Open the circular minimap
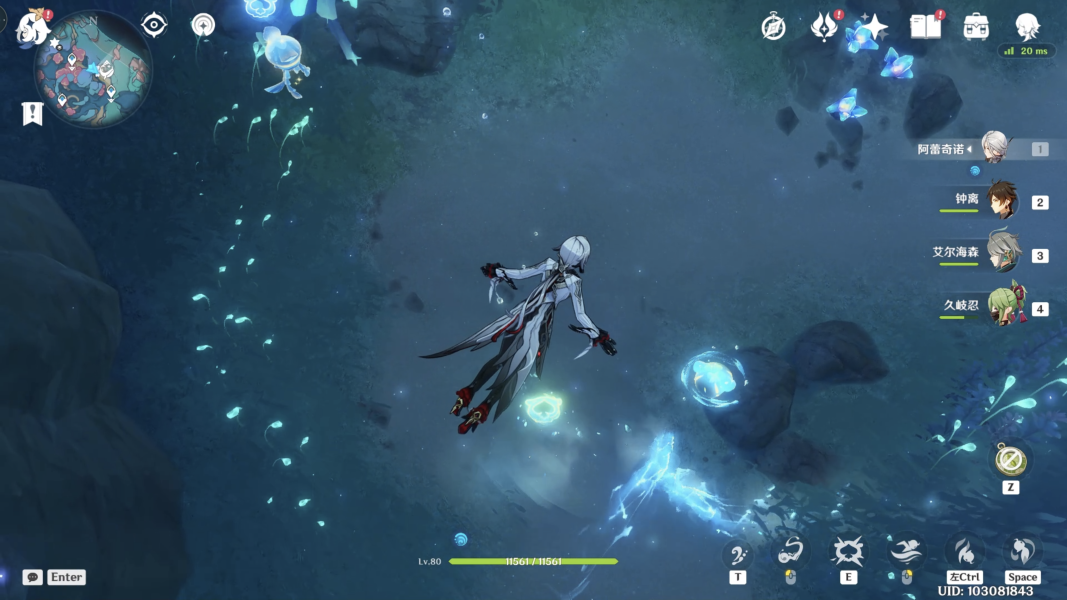This screenshot has height=600, width=1067. click(93, 70)
